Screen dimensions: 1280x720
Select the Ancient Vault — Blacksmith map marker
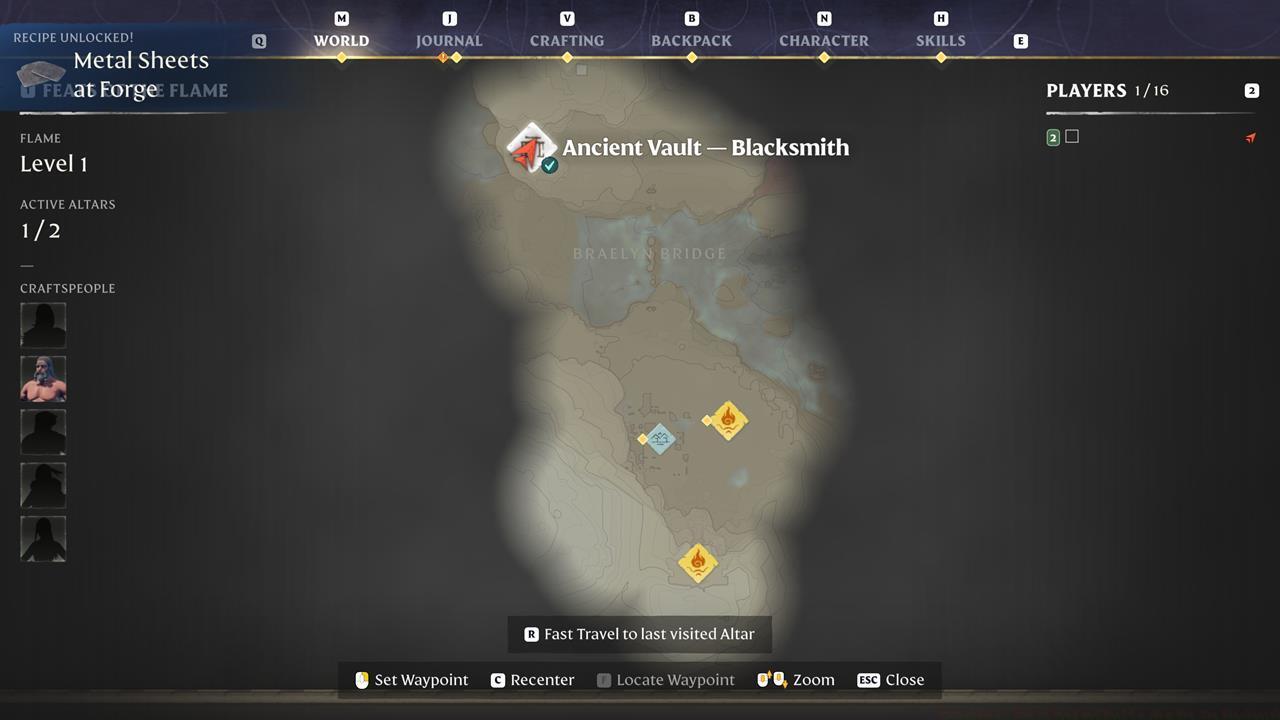click(531, 146)
